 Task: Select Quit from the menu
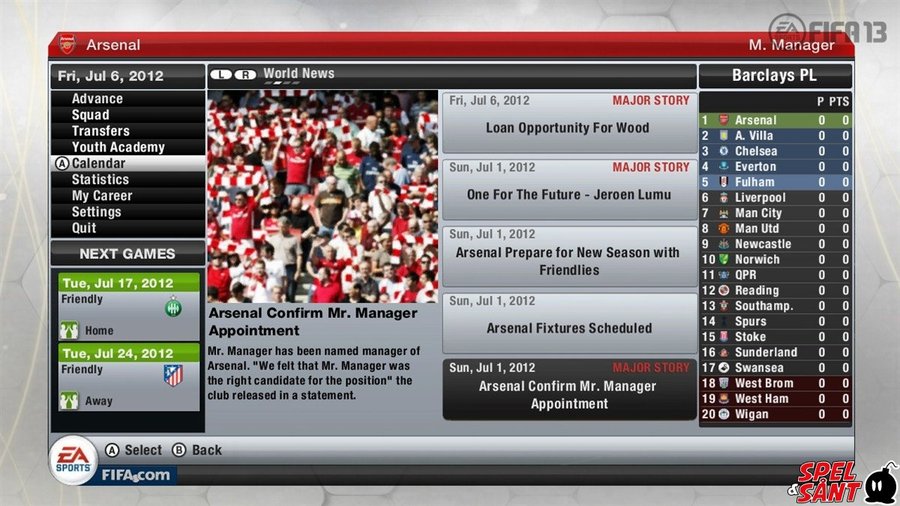click(x=84, y=228)
